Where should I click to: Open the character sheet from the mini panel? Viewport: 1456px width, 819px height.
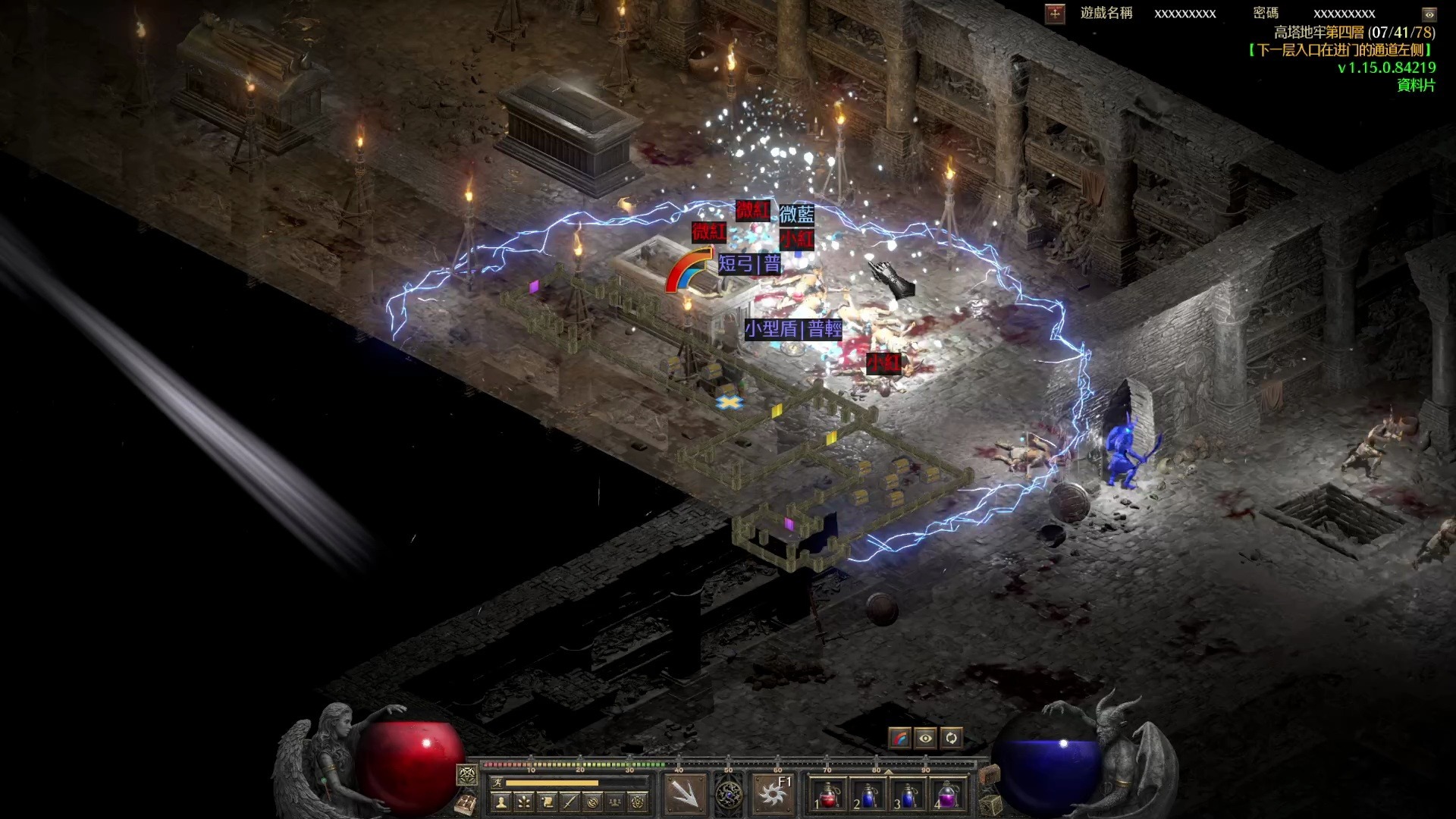[x=501, y=801]
